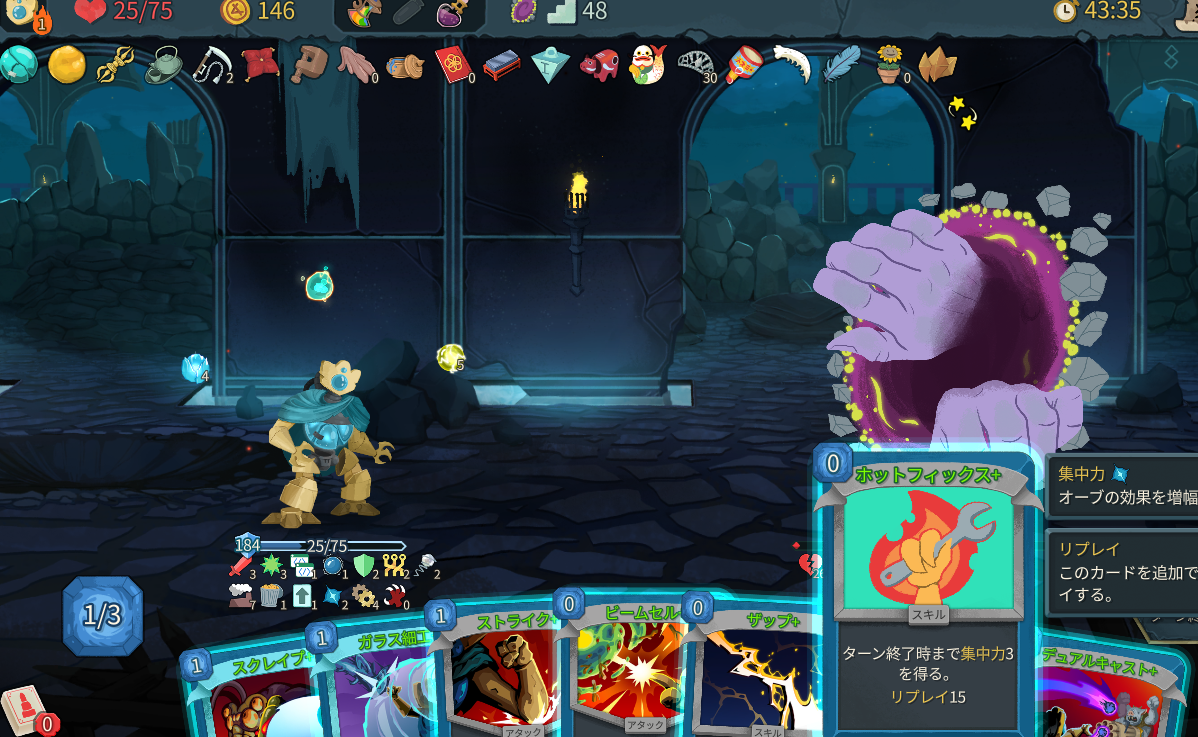Inspect the white fang relic
The image size is (1198, 737).
tap(791, 62)
